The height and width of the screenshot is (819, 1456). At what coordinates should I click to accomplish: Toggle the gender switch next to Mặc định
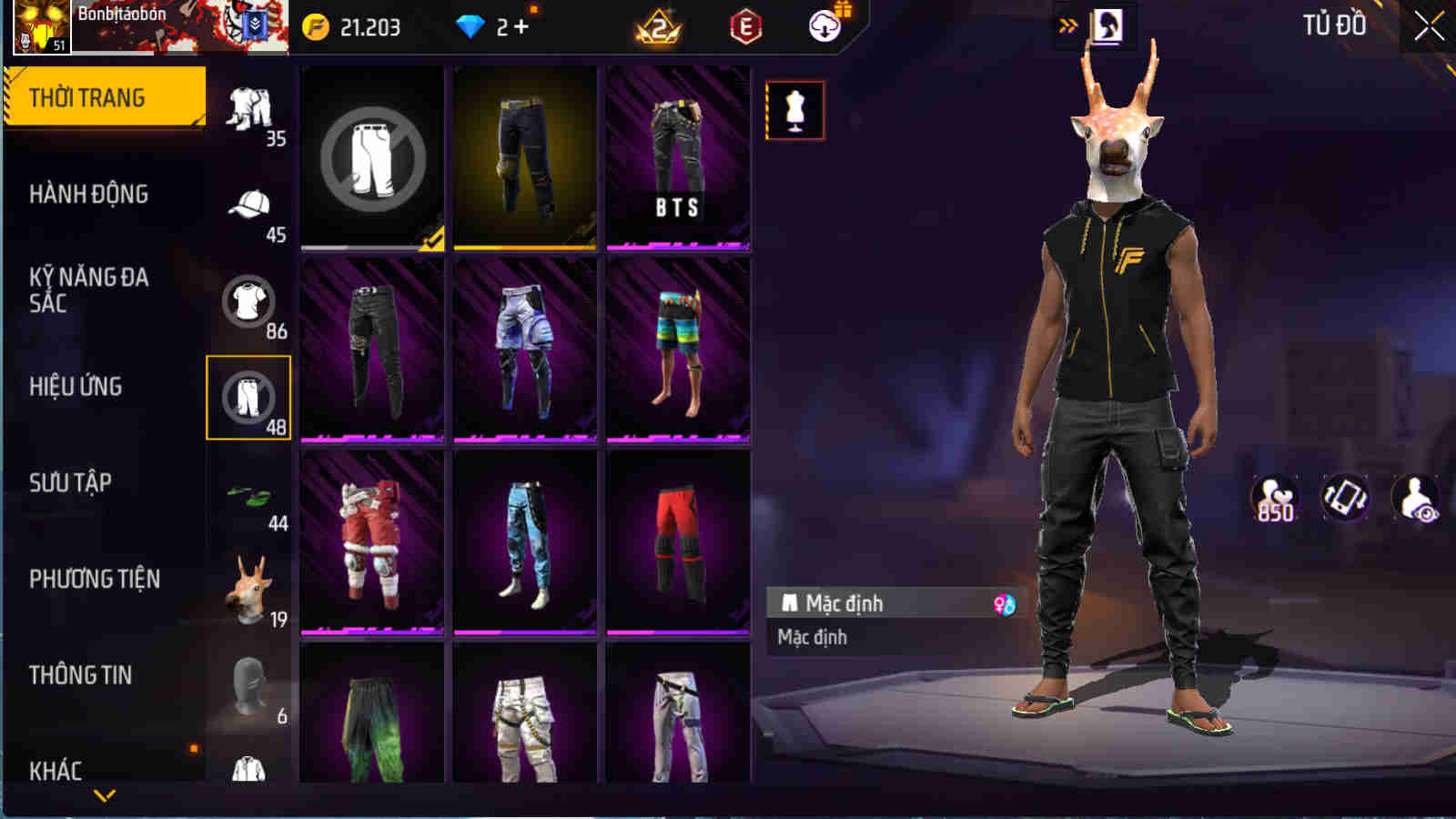click(x=1004, y=602)
